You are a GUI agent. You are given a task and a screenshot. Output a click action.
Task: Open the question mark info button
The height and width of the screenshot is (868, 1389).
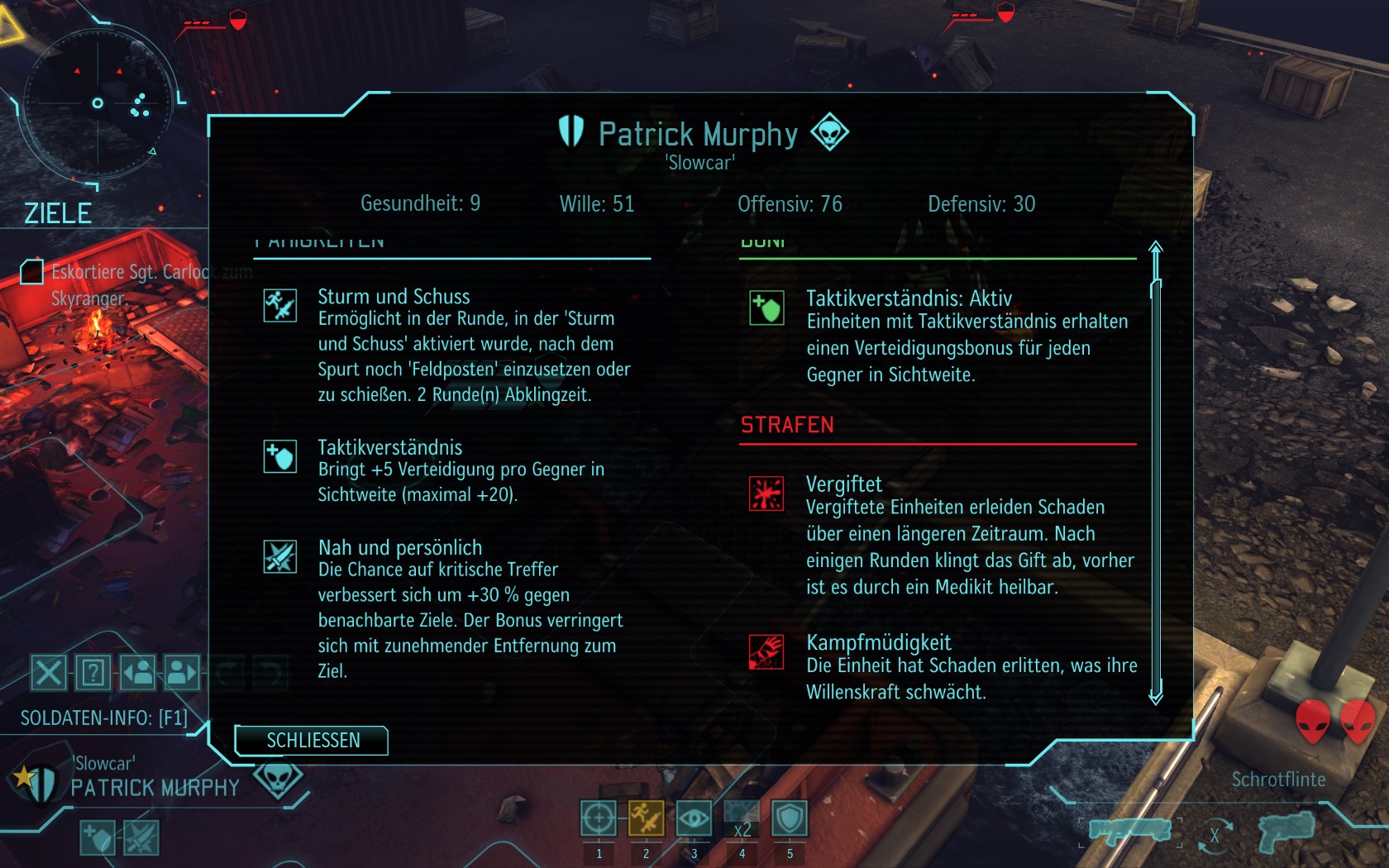click(93, 672)
